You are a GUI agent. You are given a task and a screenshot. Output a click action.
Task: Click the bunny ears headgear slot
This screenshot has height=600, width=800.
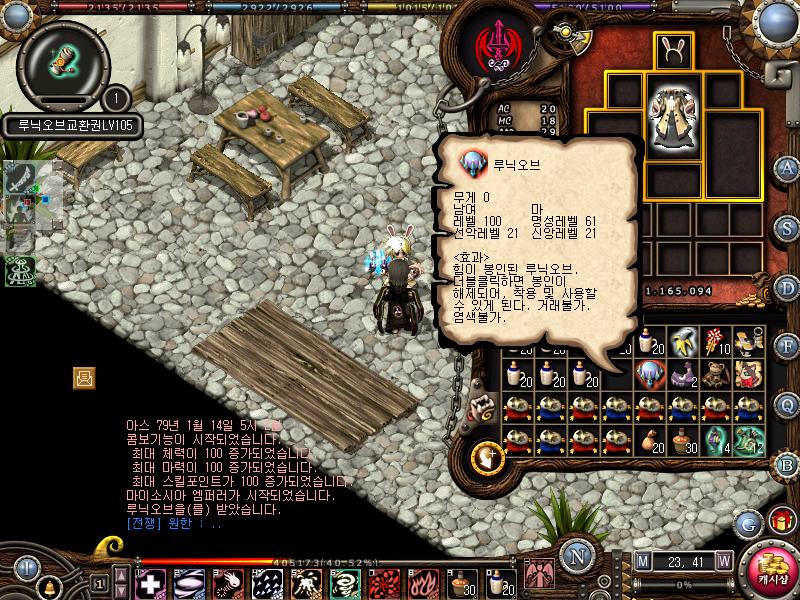pyautogui.click(x=673, y=50)
